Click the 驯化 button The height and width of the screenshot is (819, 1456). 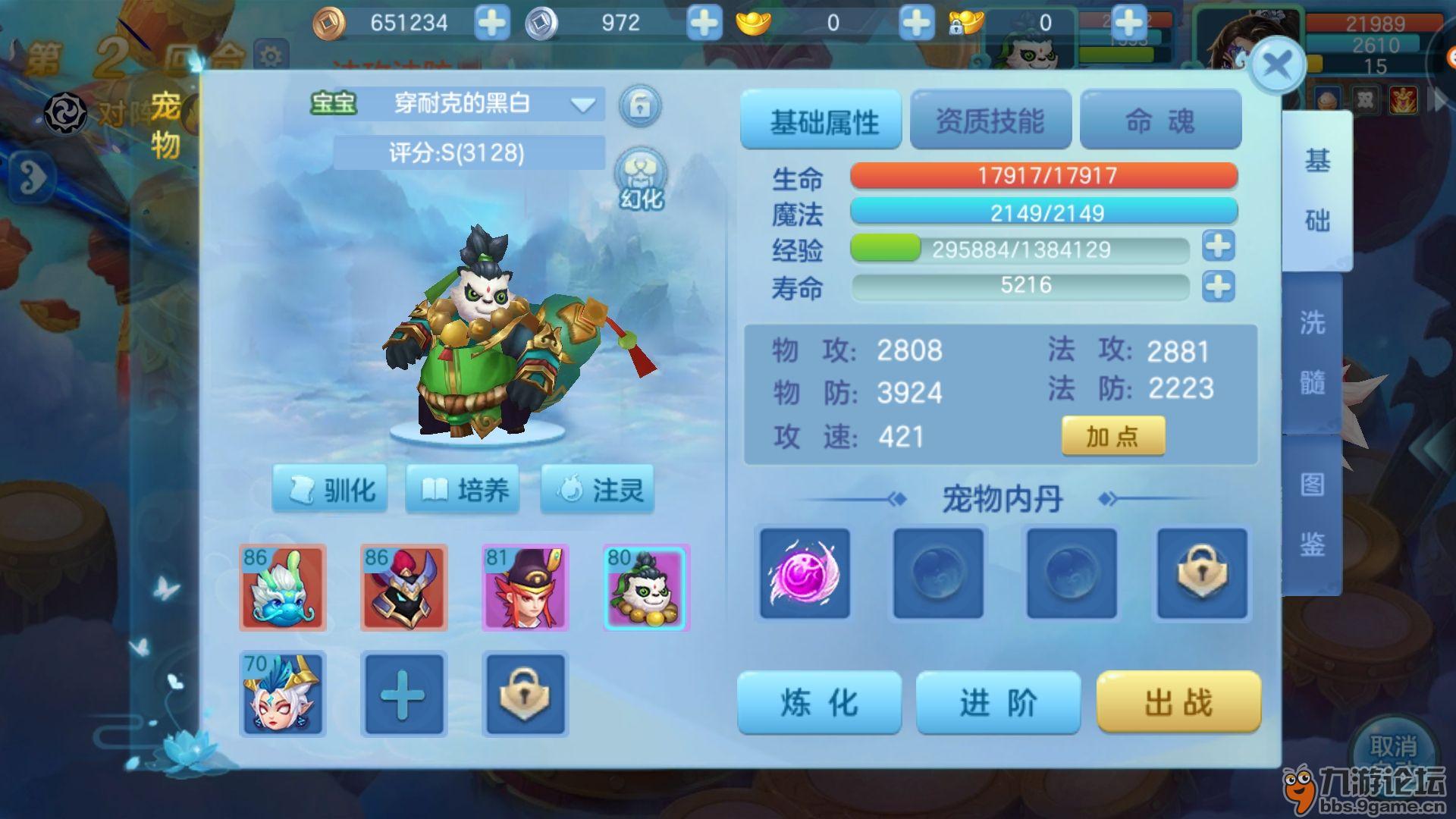coord(330,490)
